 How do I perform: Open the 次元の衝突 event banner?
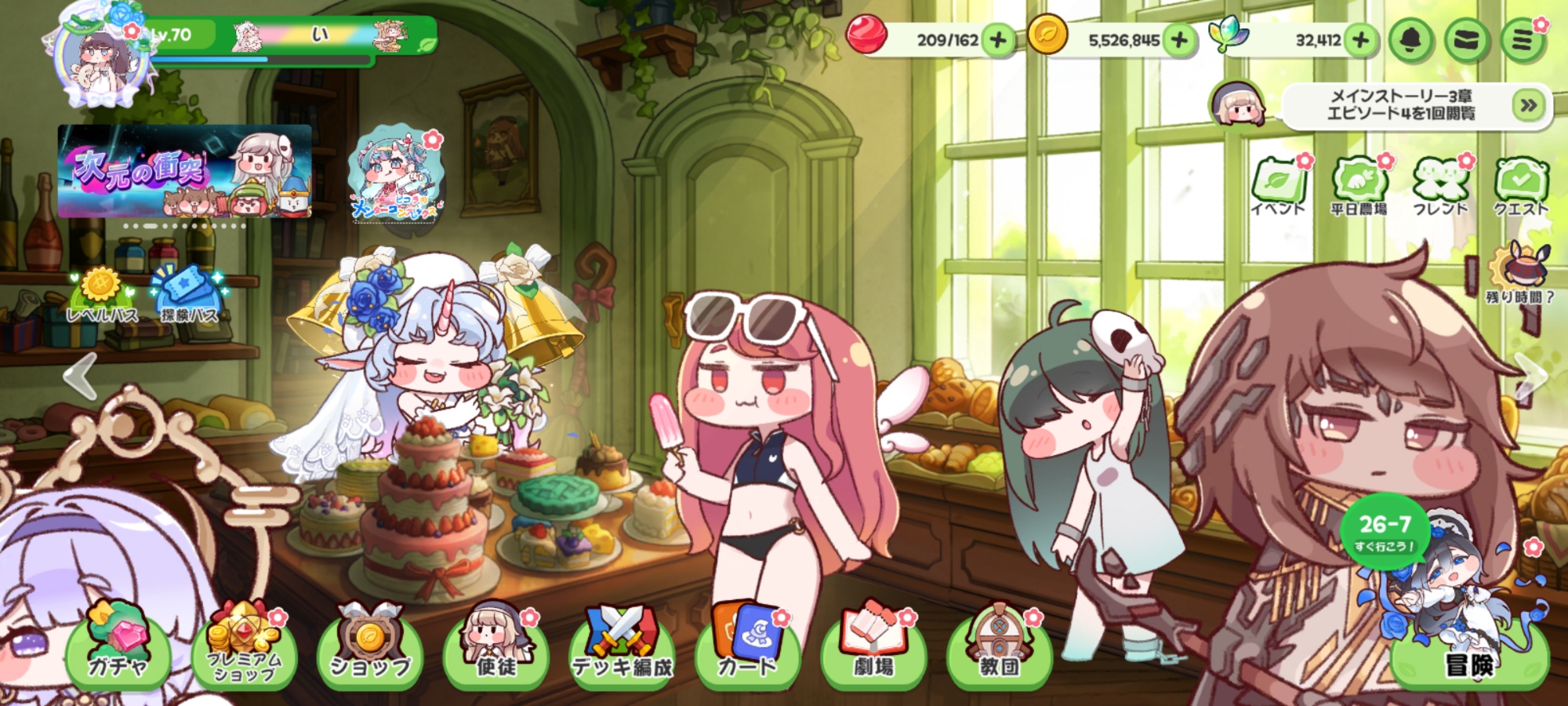pos(185,171)
